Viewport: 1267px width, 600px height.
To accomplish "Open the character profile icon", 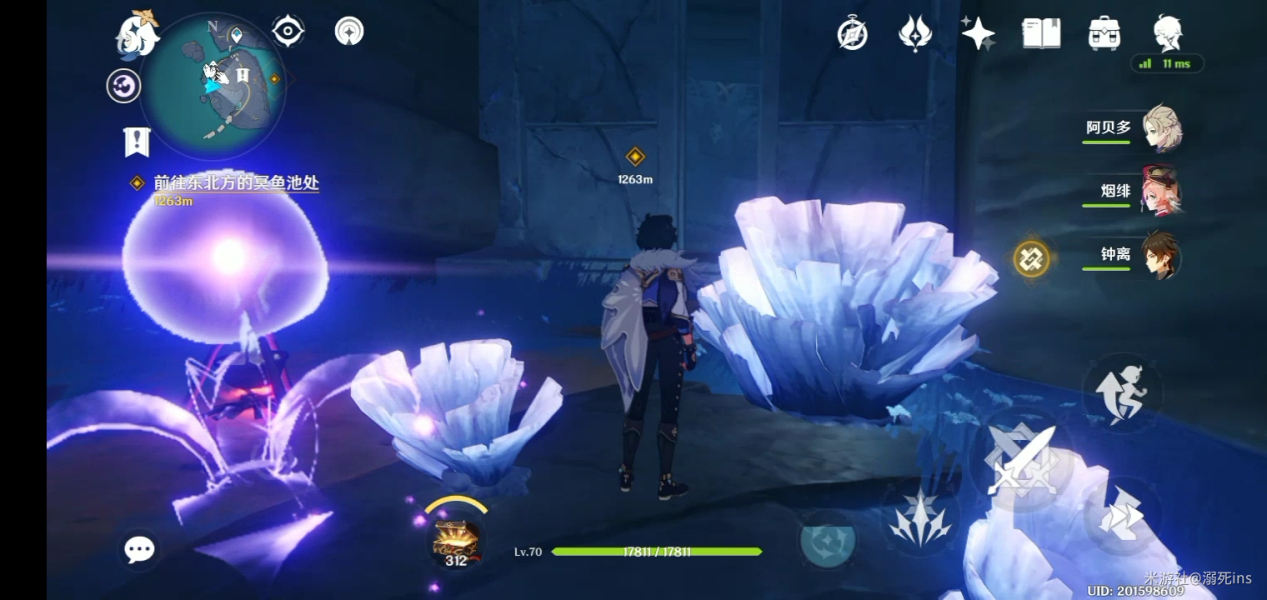I will pos(1167,33).
